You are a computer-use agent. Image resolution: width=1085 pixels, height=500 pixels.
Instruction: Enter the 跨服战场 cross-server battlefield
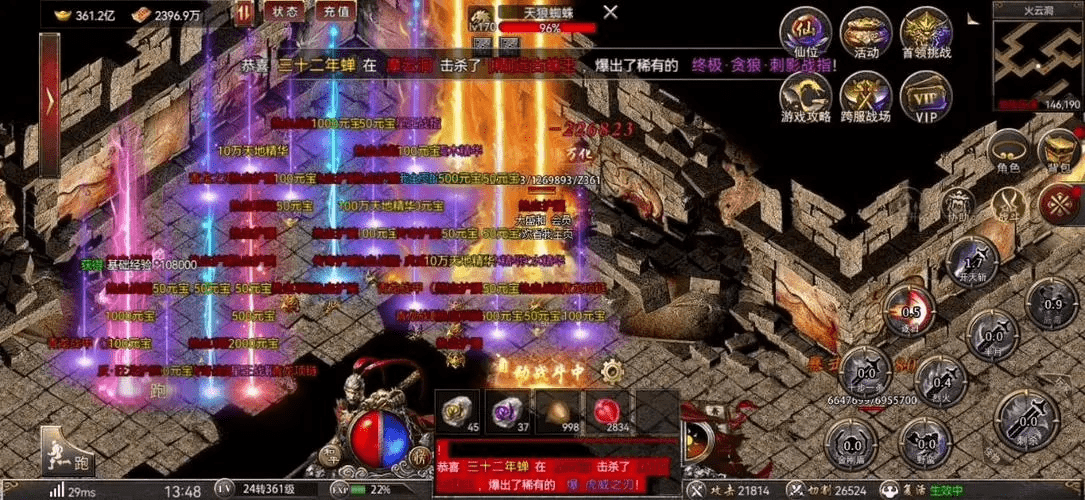865,97
